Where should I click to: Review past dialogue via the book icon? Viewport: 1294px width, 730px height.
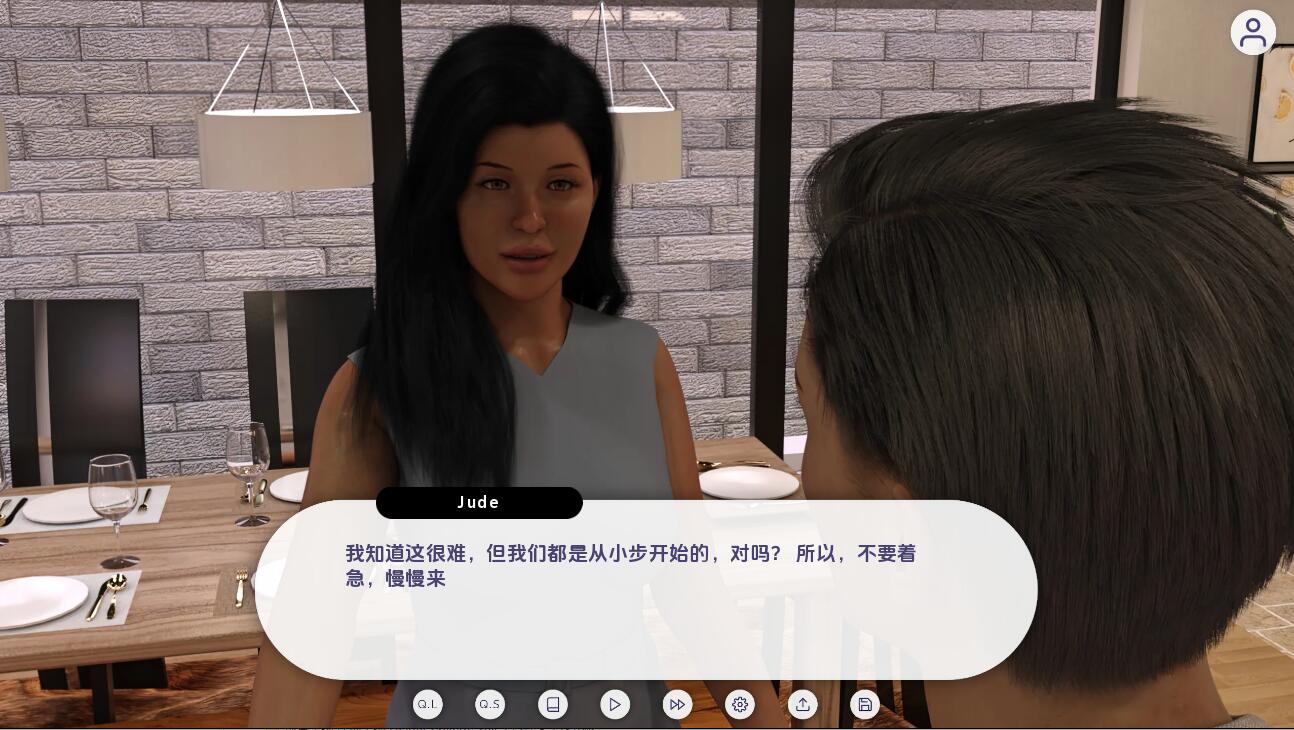553,704
